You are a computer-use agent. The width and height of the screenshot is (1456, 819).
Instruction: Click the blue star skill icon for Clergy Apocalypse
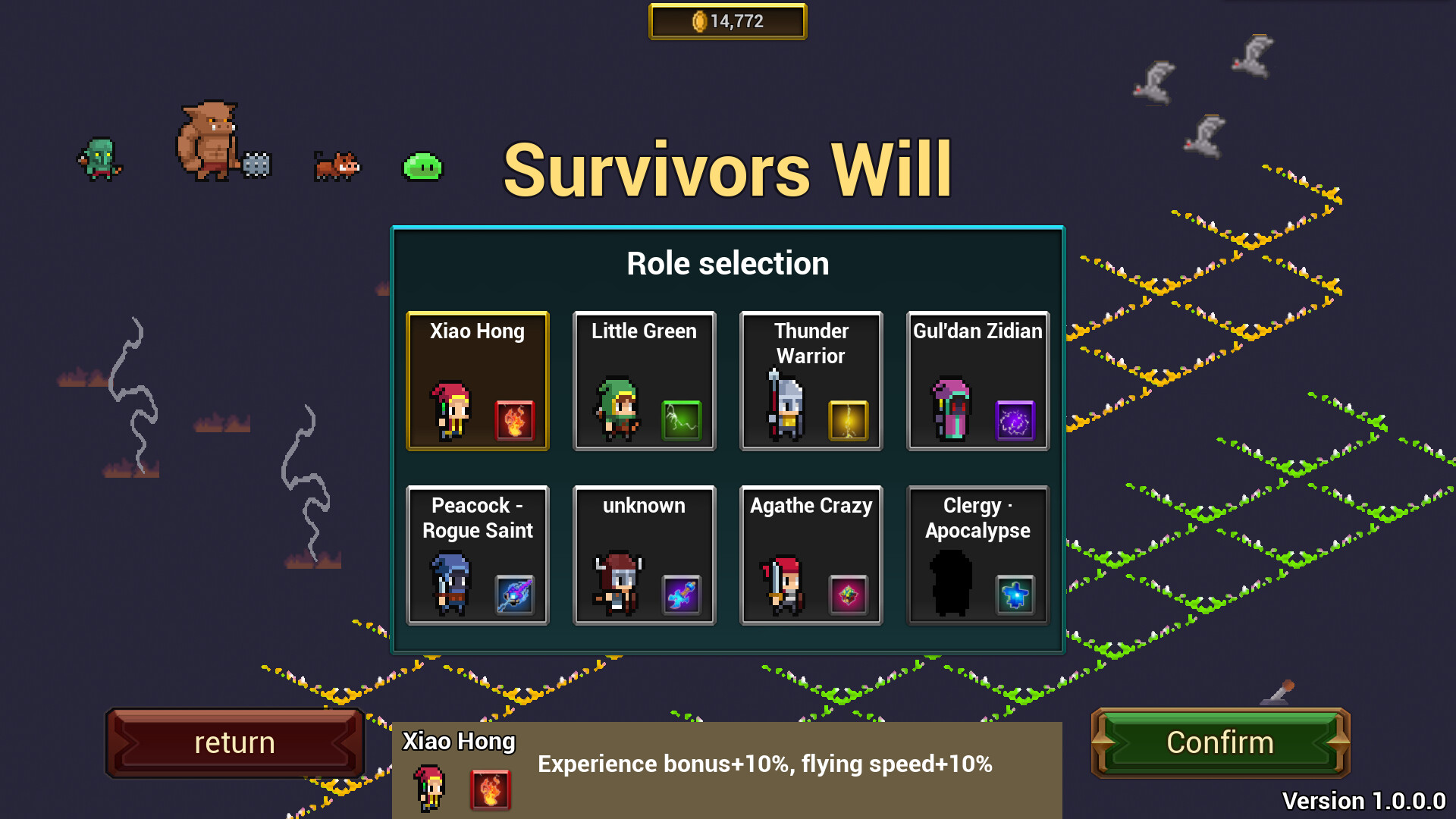tap(1014, 594)
